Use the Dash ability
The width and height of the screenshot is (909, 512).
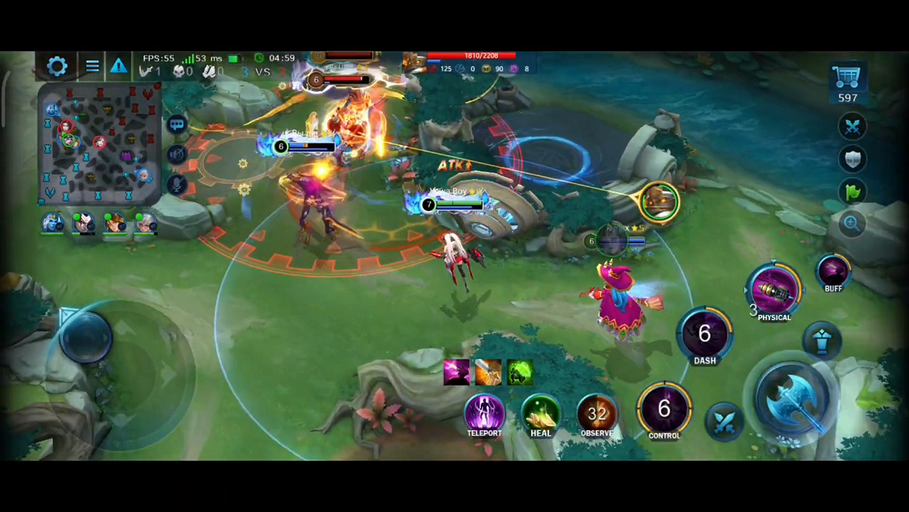tap(705, 334)
